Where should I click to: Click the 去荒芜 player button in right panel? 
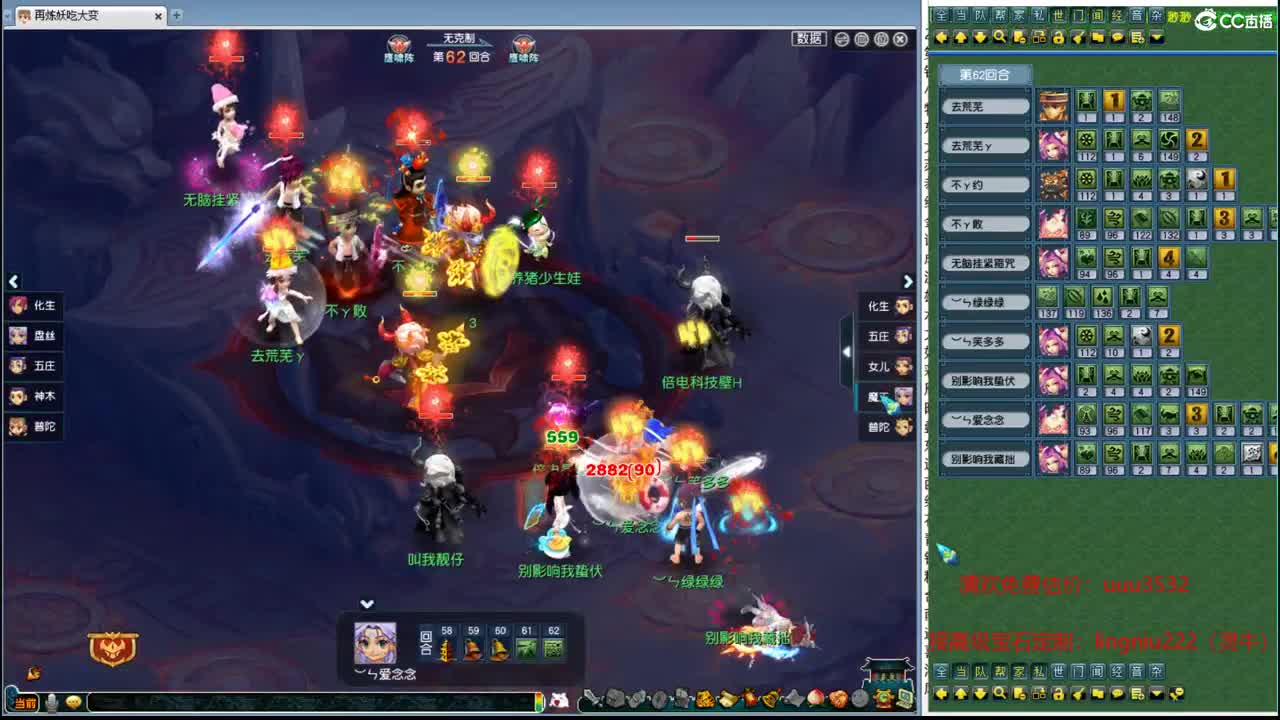point(985,105)
